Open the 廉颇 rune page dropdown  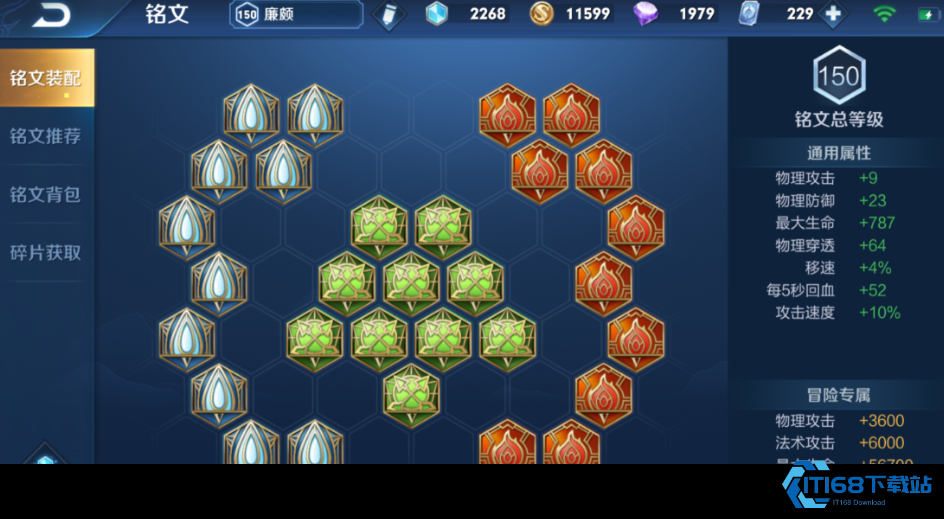point(296,14)
